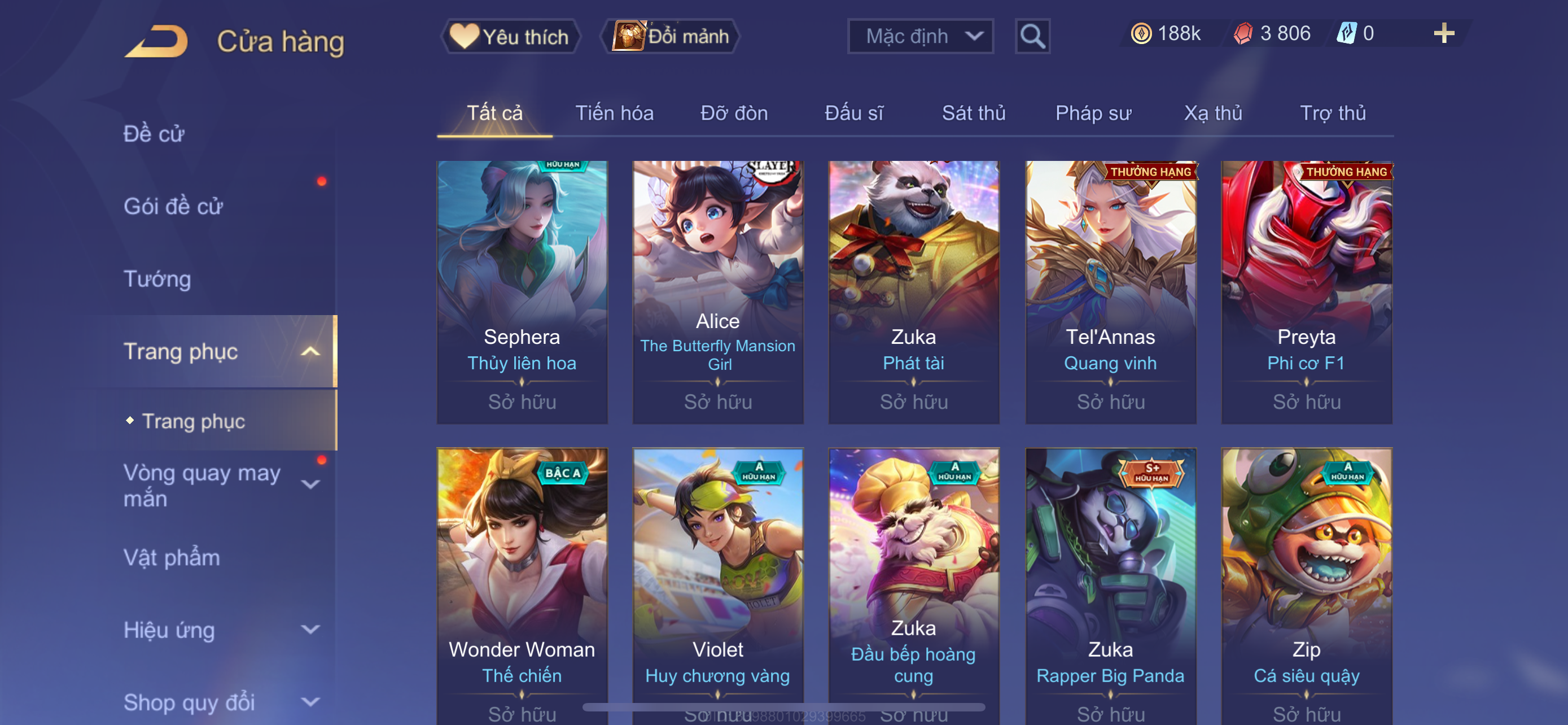The image size is (1568, 725).
Task: Open the Đổi mảnh fragment exchange
Action: coord(671,37)
